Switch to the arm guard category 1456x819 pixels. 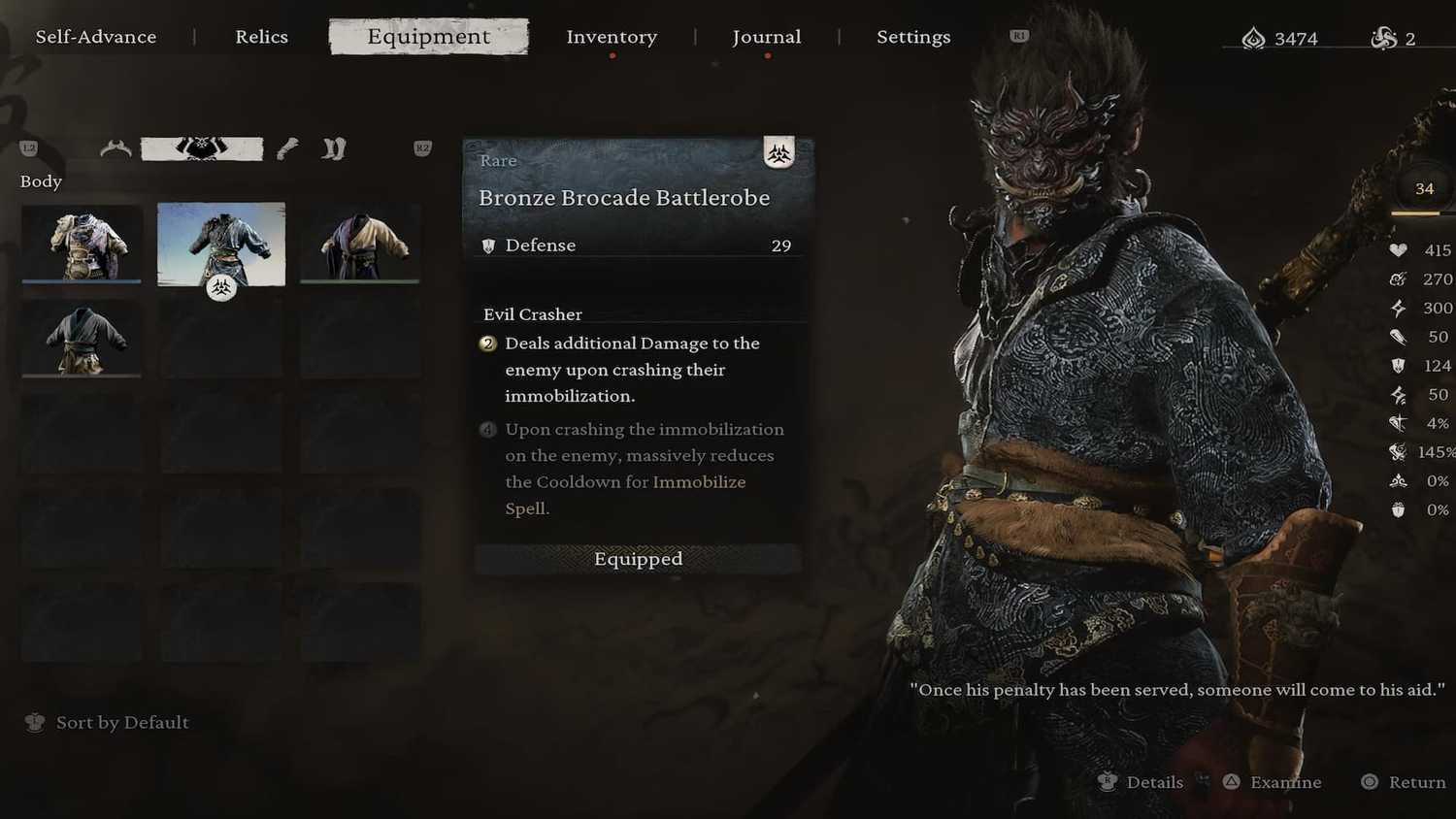point(287,148)
